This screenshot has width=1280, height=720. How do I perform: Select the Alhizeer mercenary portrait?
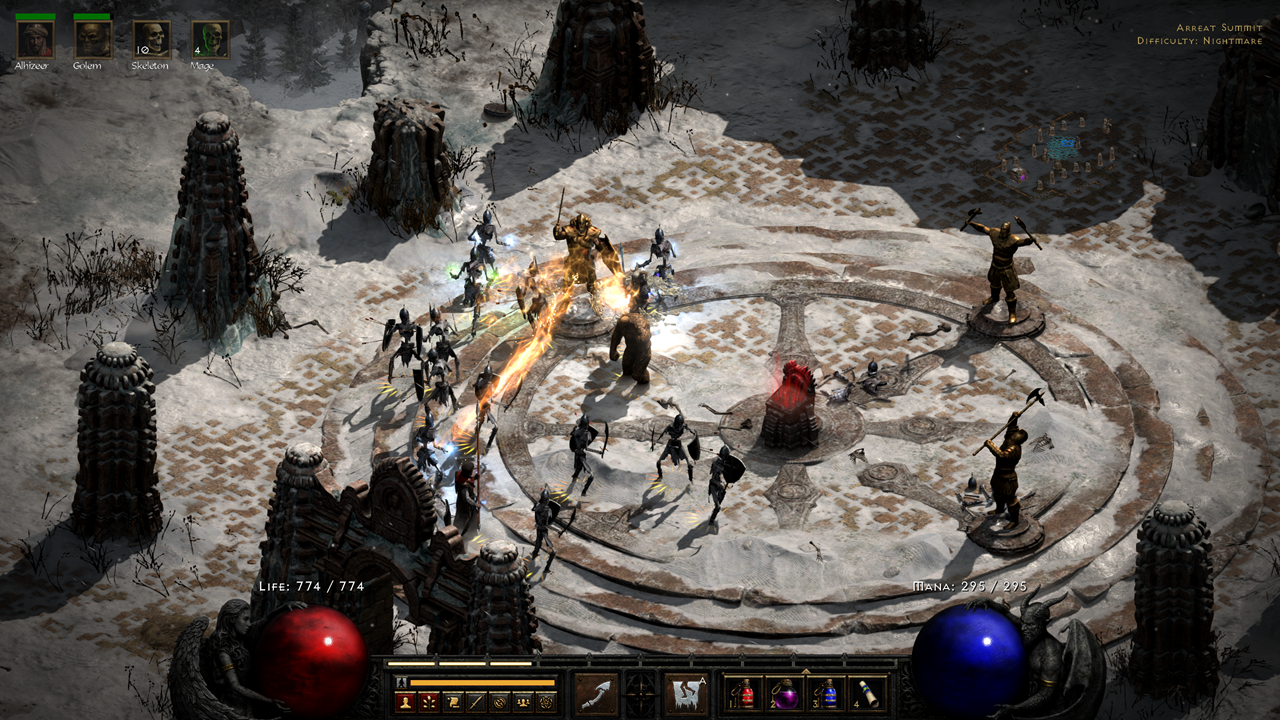pyautogui.click(x=35, y=40)
